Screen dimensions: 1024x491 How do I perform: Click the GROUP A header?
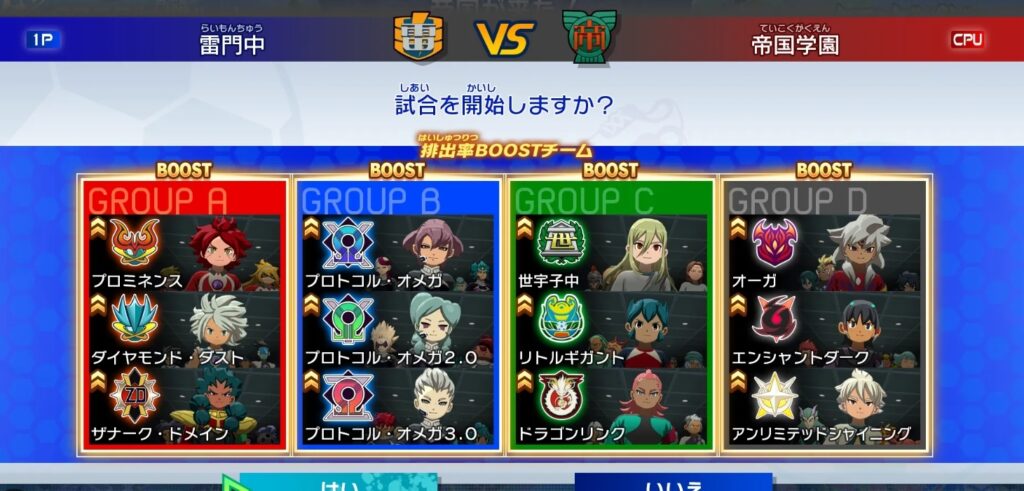pos(160,201)
